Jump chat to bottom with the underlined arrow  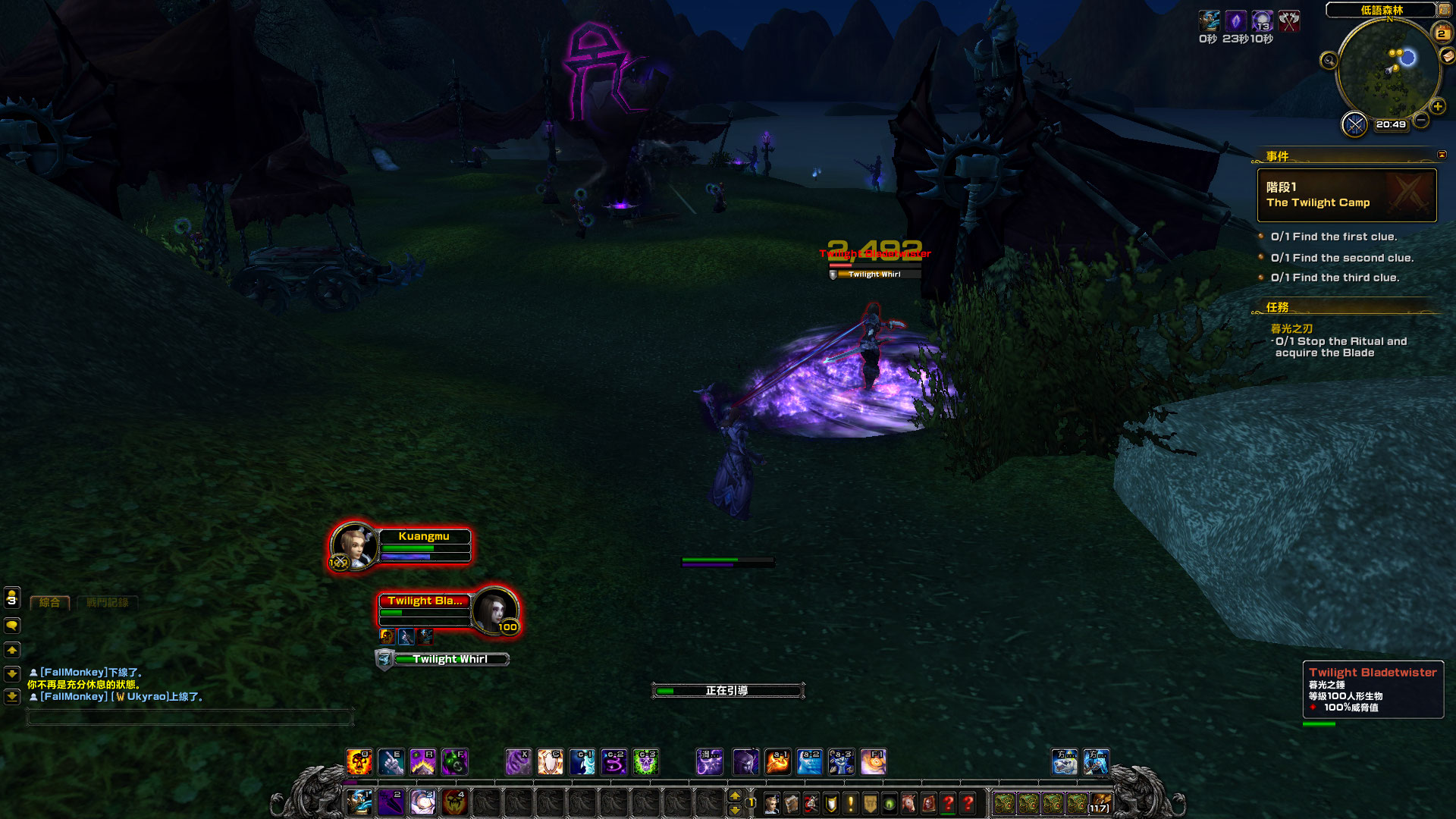click(x=12, y=696)
